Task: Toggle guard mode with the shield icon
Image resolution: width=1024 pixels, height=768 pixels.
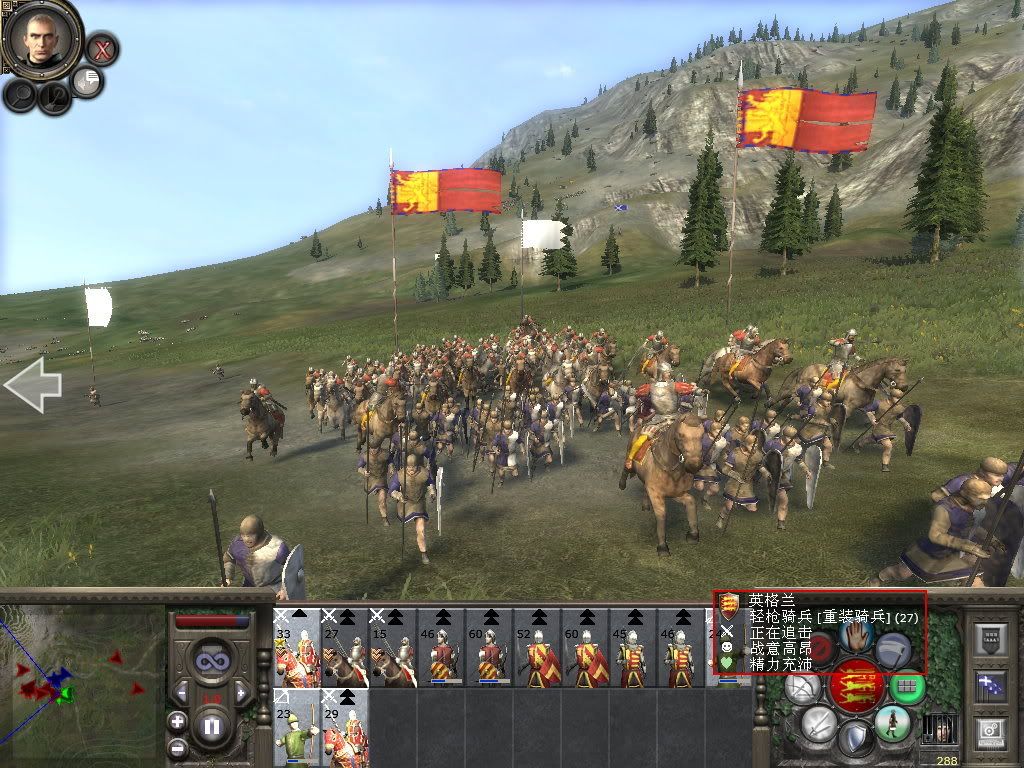Action: tap(855, 741)
